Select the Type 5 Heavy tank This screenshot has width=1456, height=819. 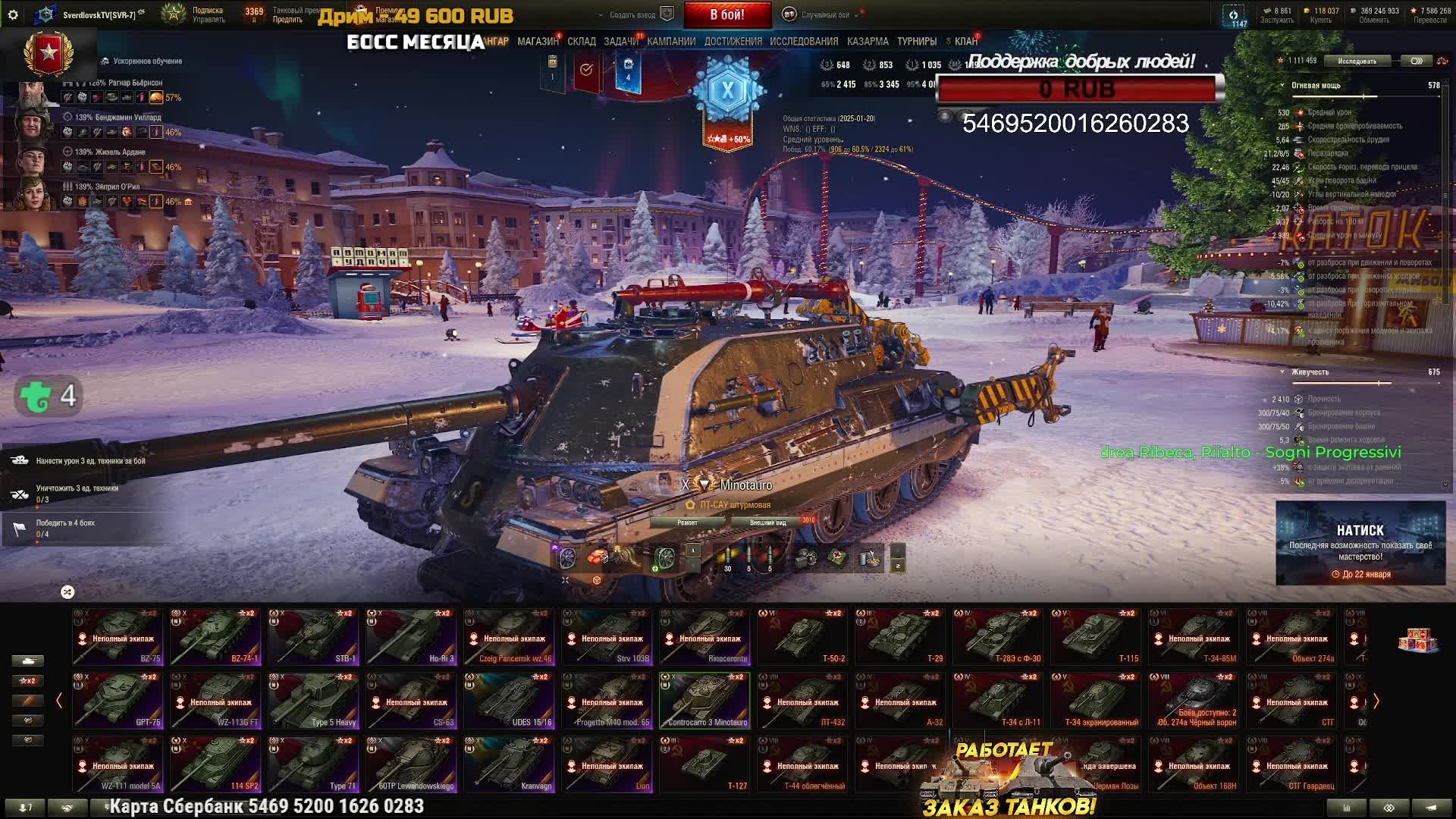[313, 701]
